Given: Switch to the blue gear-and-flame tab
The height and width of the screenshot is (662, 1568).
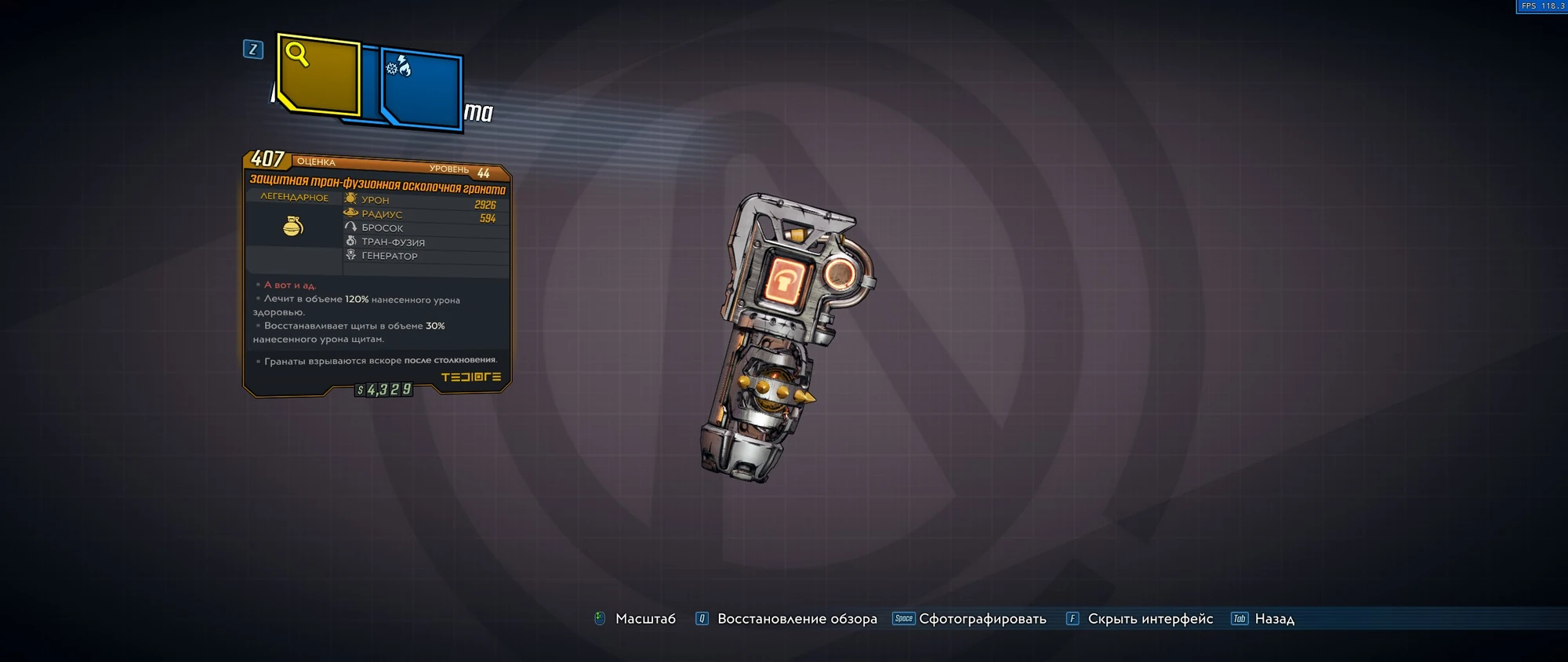Looking at the screenshot, I should click(422, 89).
